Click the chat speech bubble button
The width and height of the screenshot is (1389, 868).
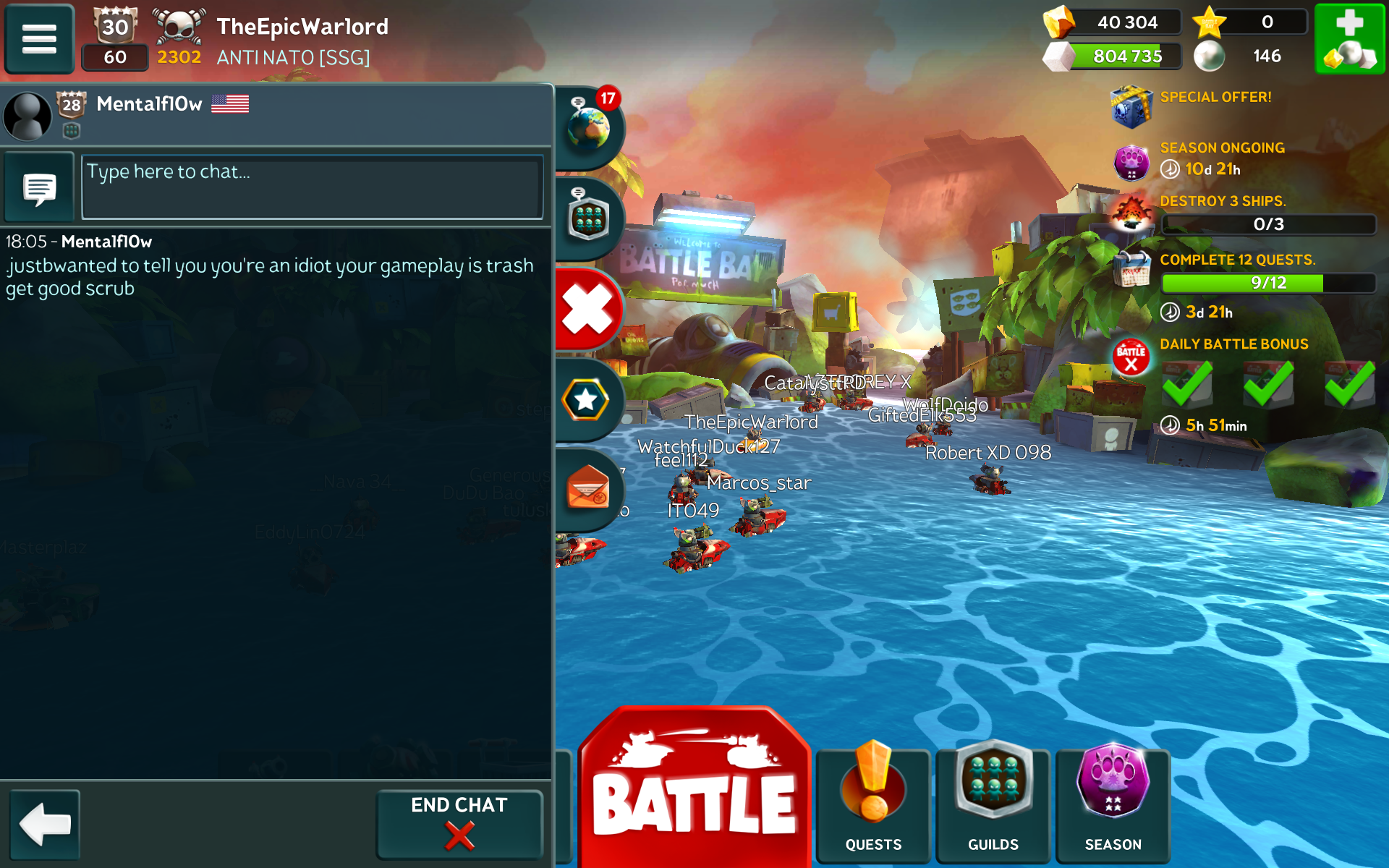[x=39, y=188]
